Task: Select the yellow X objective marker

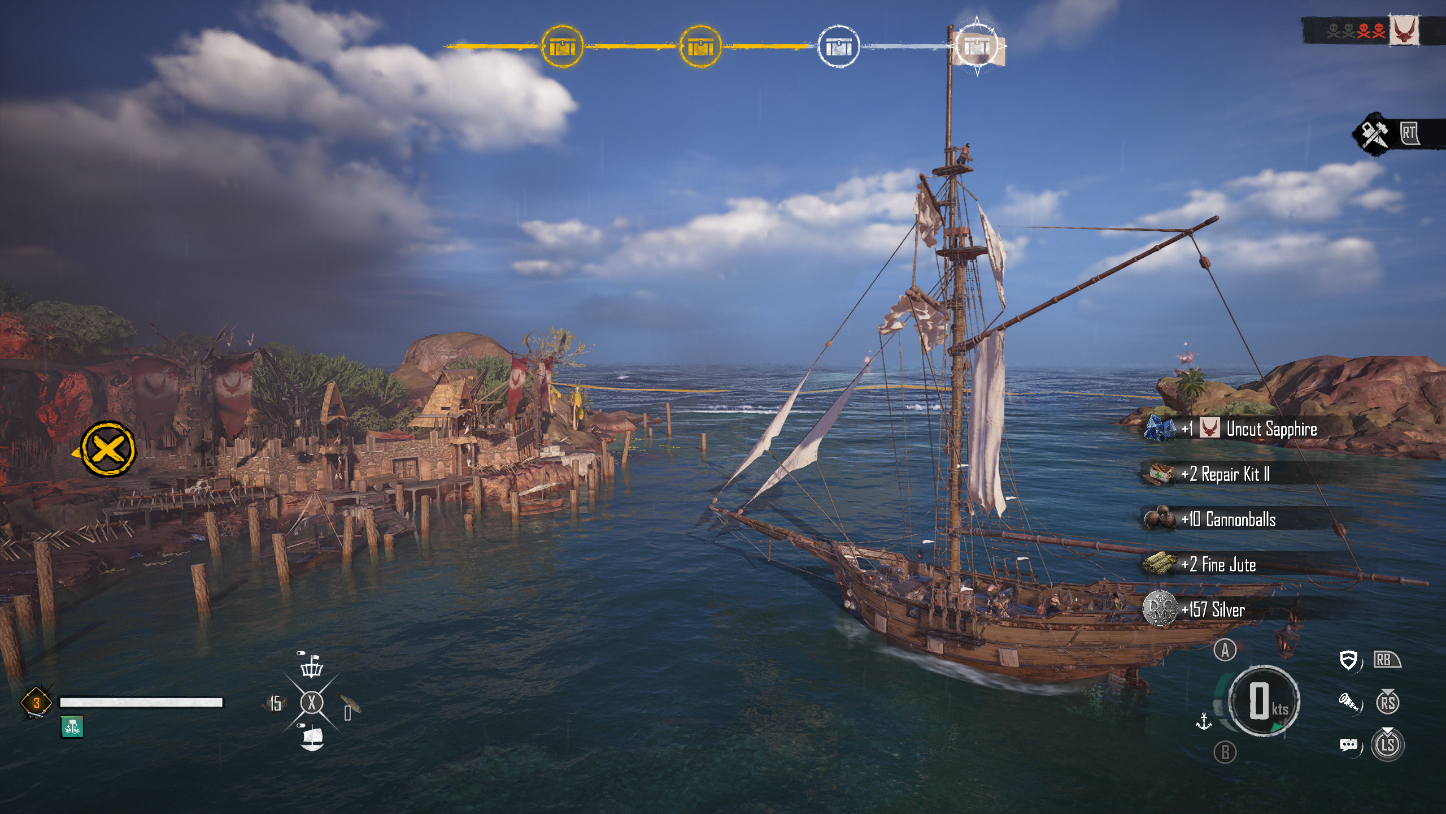Action: click(108, 450)
